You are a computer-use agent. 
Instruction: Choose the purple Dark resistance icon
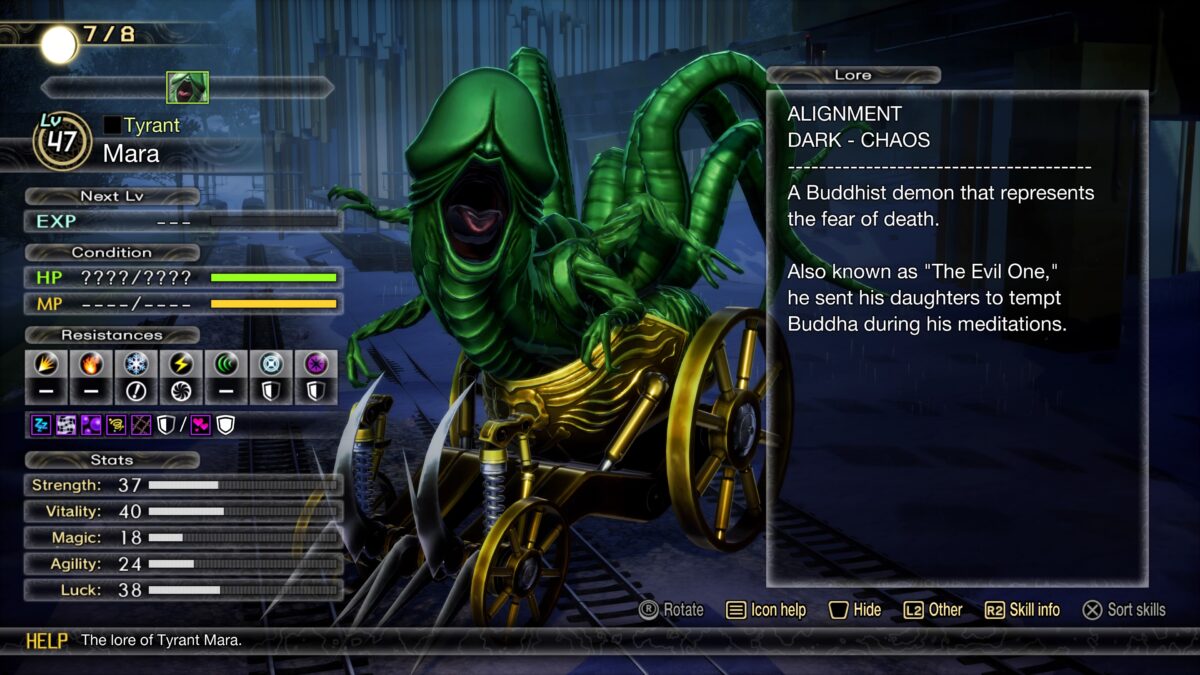click(x=316, y=364)
